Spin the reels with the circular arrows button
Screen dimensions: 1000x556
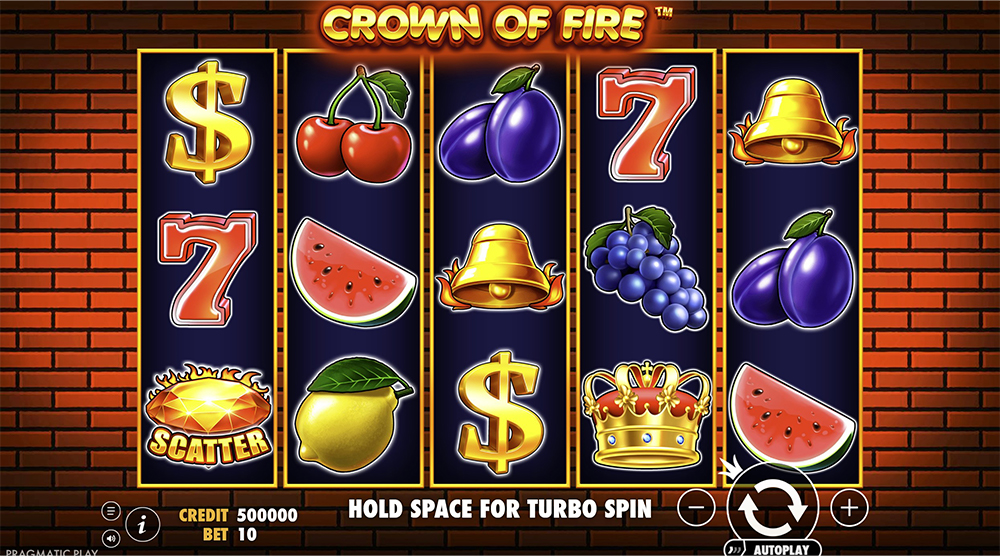click(x=773, y=507)
